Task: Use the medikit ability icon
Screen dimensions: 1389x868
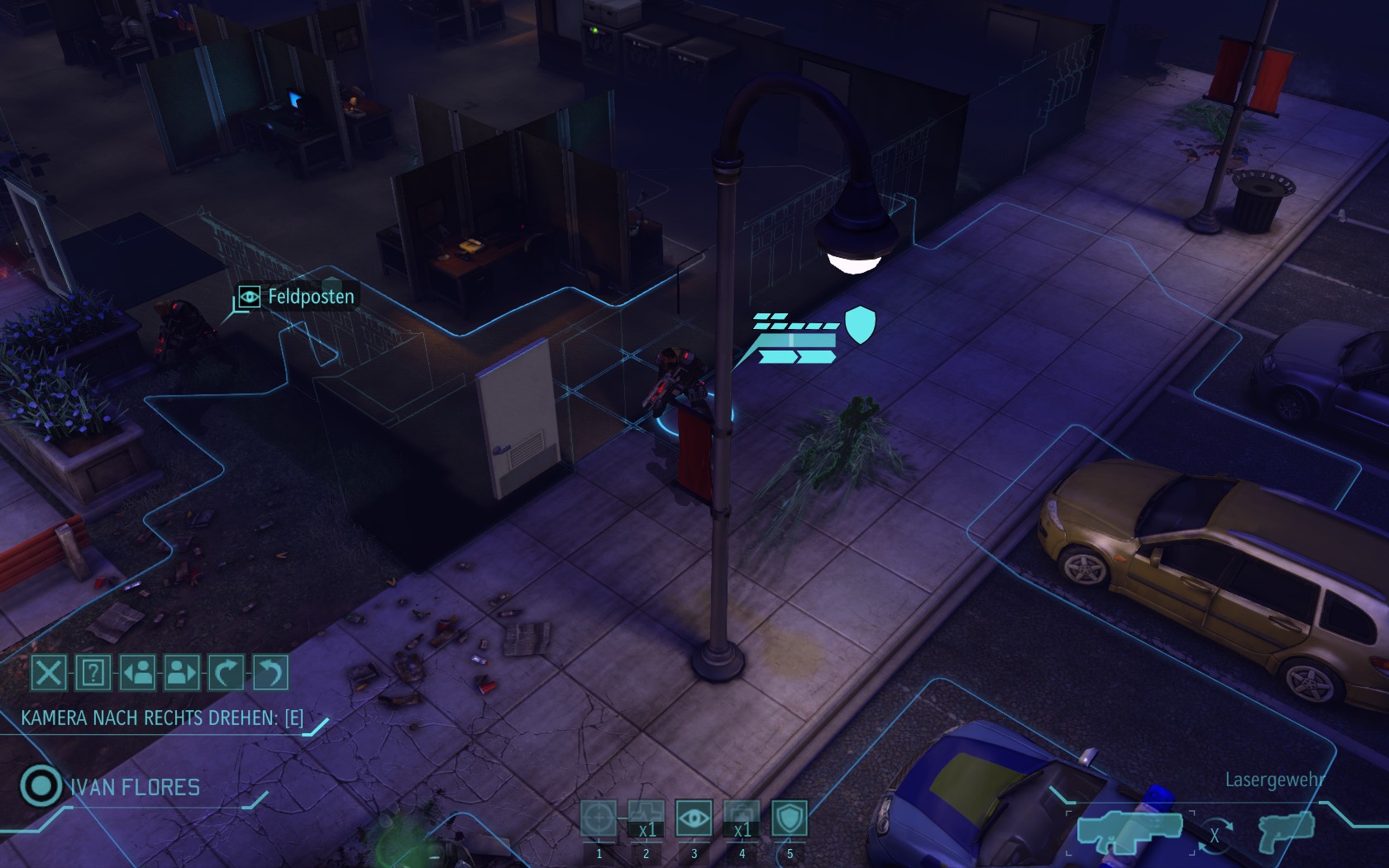Action: click(x=742, y=818)
